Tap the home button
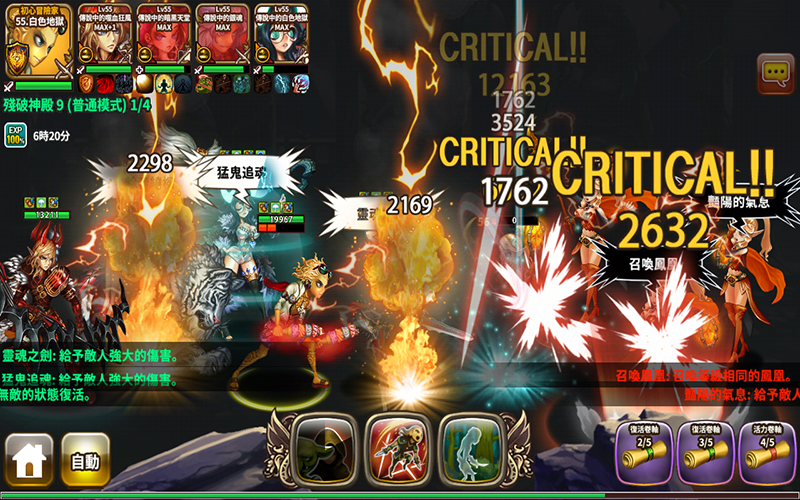This screenshot has width=800, height=500. [x=29, y=460]
